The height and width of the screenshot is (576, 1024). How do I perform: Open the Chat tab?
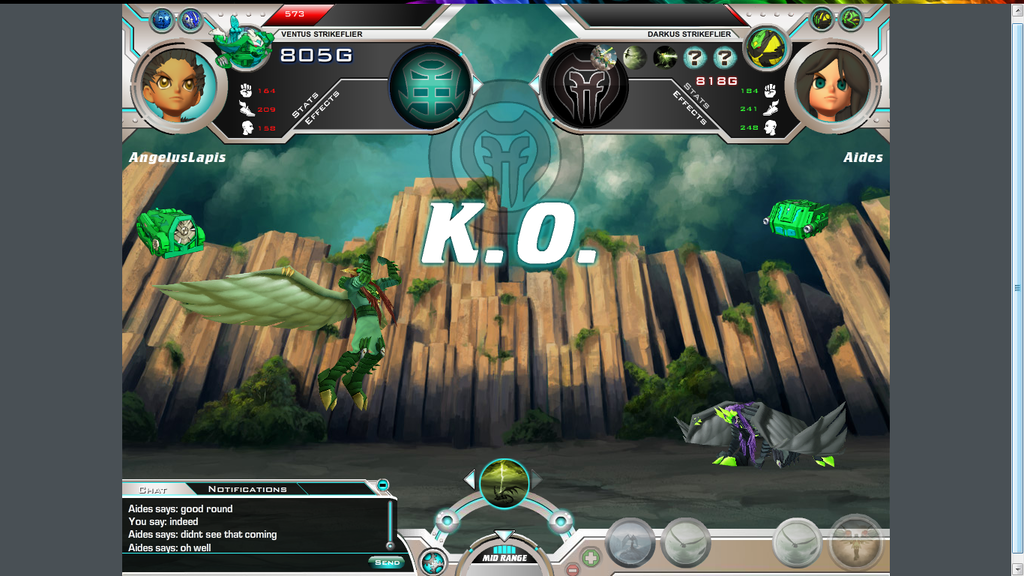(153, 490)
